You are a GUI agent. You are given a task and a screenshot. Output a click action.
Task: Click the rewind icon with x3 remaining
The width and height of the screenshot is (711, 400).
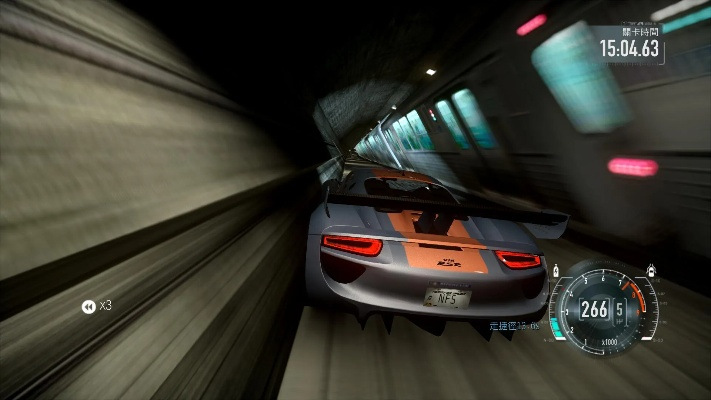(x=88, y=306)
